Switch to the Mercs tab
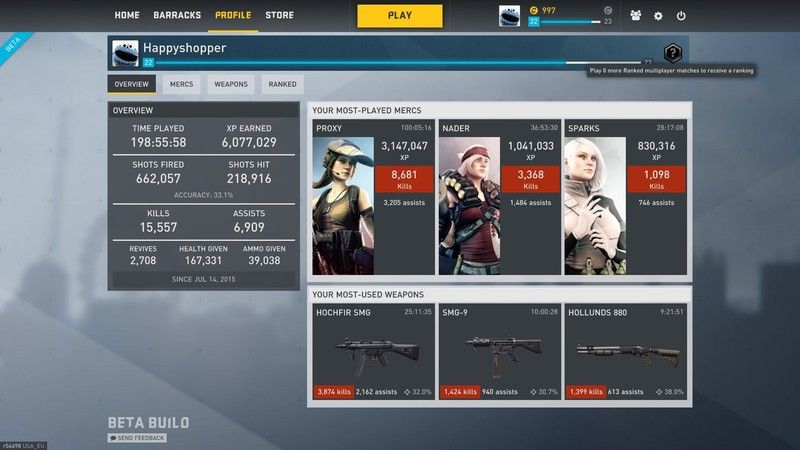Screen dimensions: 800x450 [182, 85]
